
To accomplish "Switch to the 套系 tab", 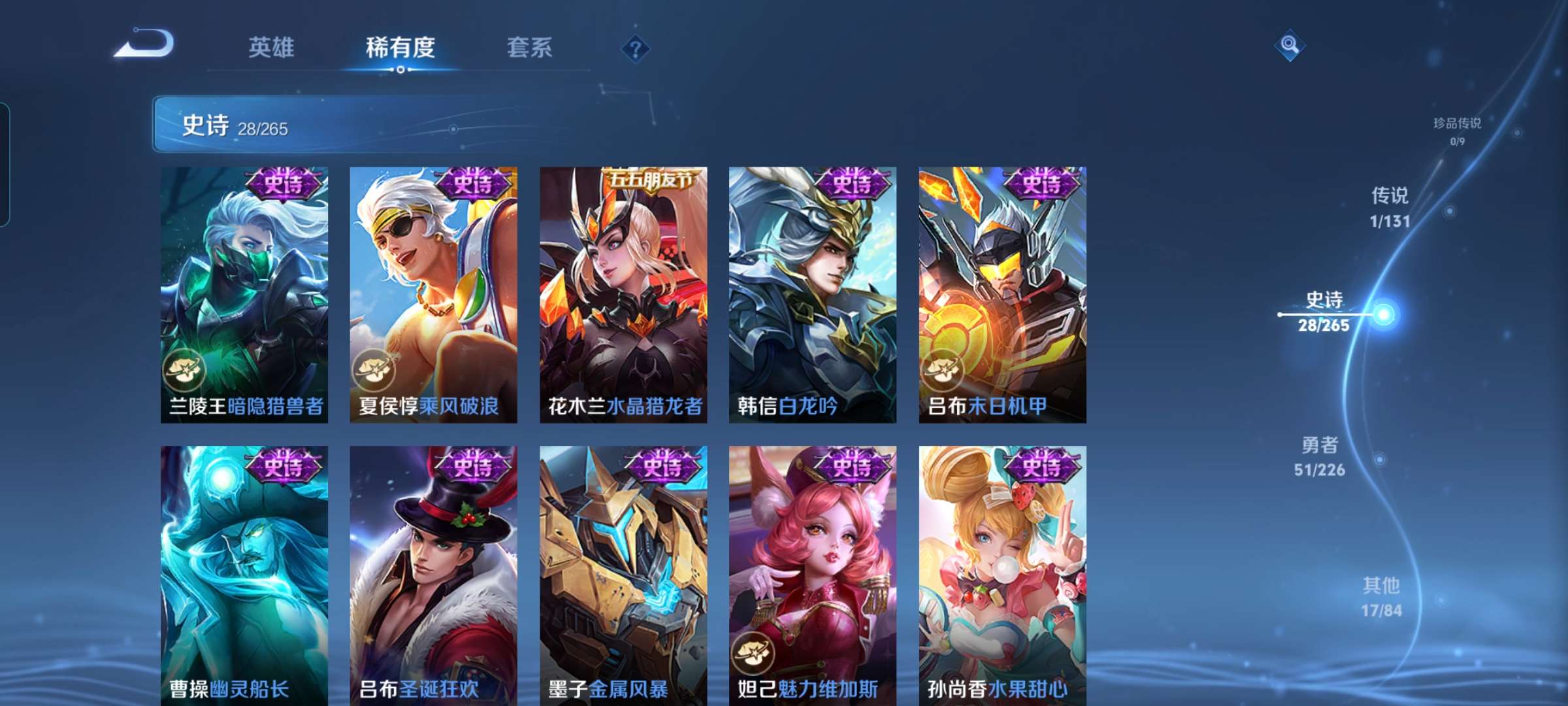I will 530,48.
